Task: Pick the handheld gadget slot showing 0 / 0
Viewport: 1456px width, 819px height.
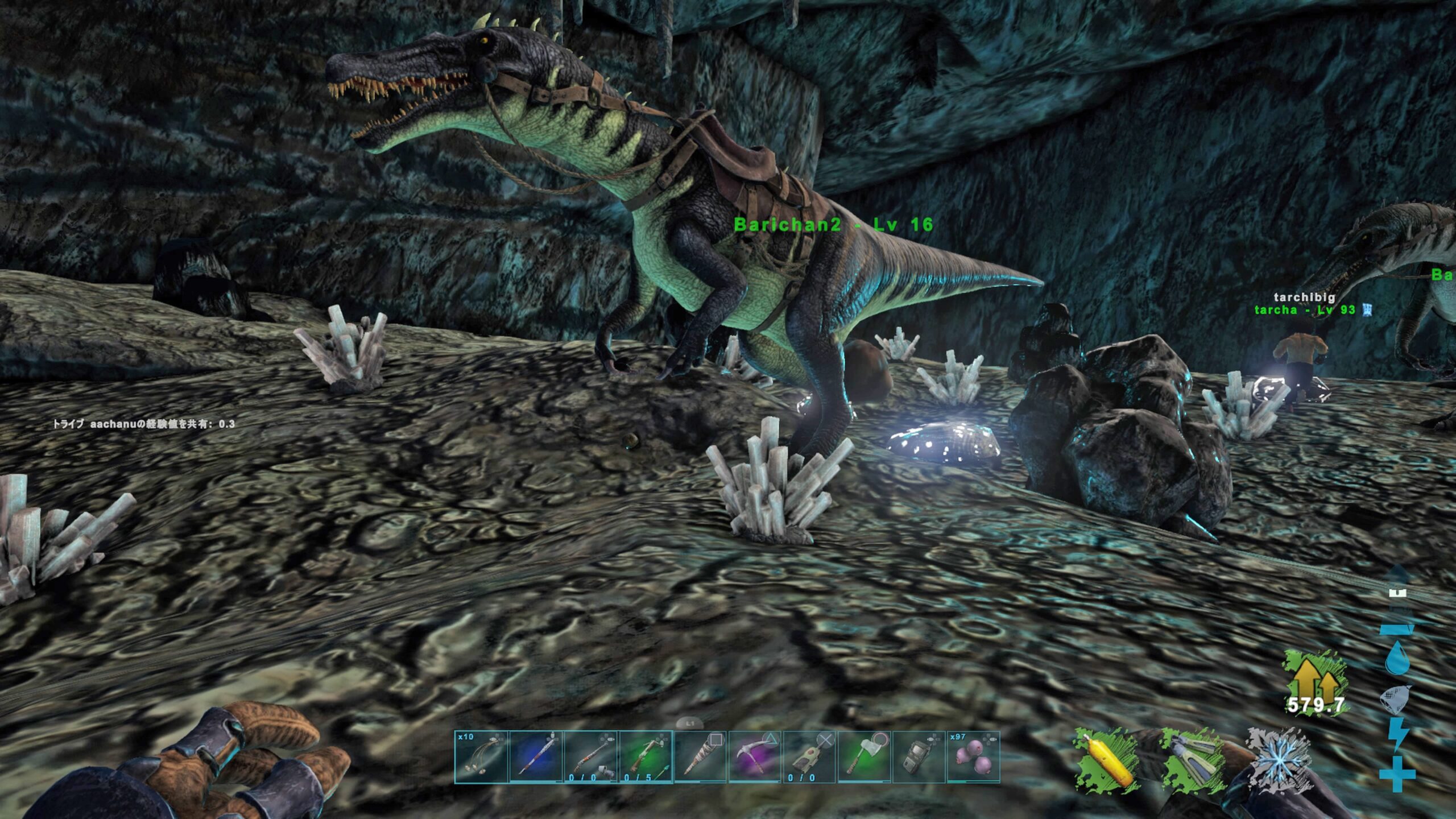Action: [x=809, y=757]
